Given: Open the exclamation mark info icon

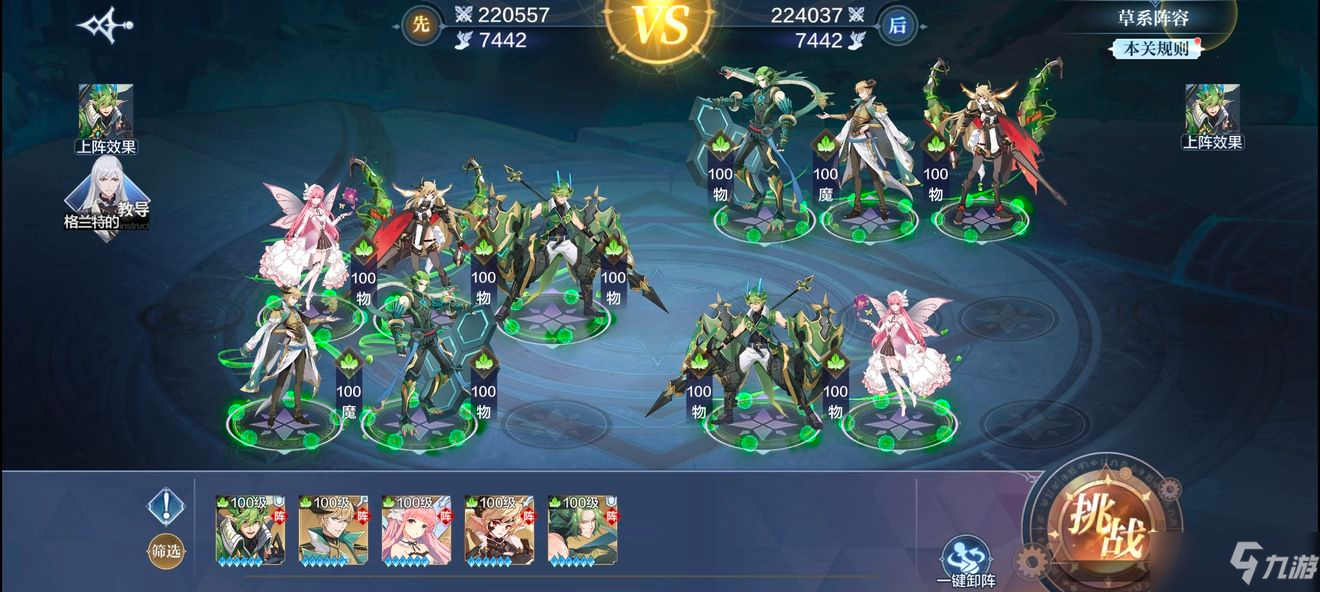Looking at the screenshot, I should tap(166, 507).
